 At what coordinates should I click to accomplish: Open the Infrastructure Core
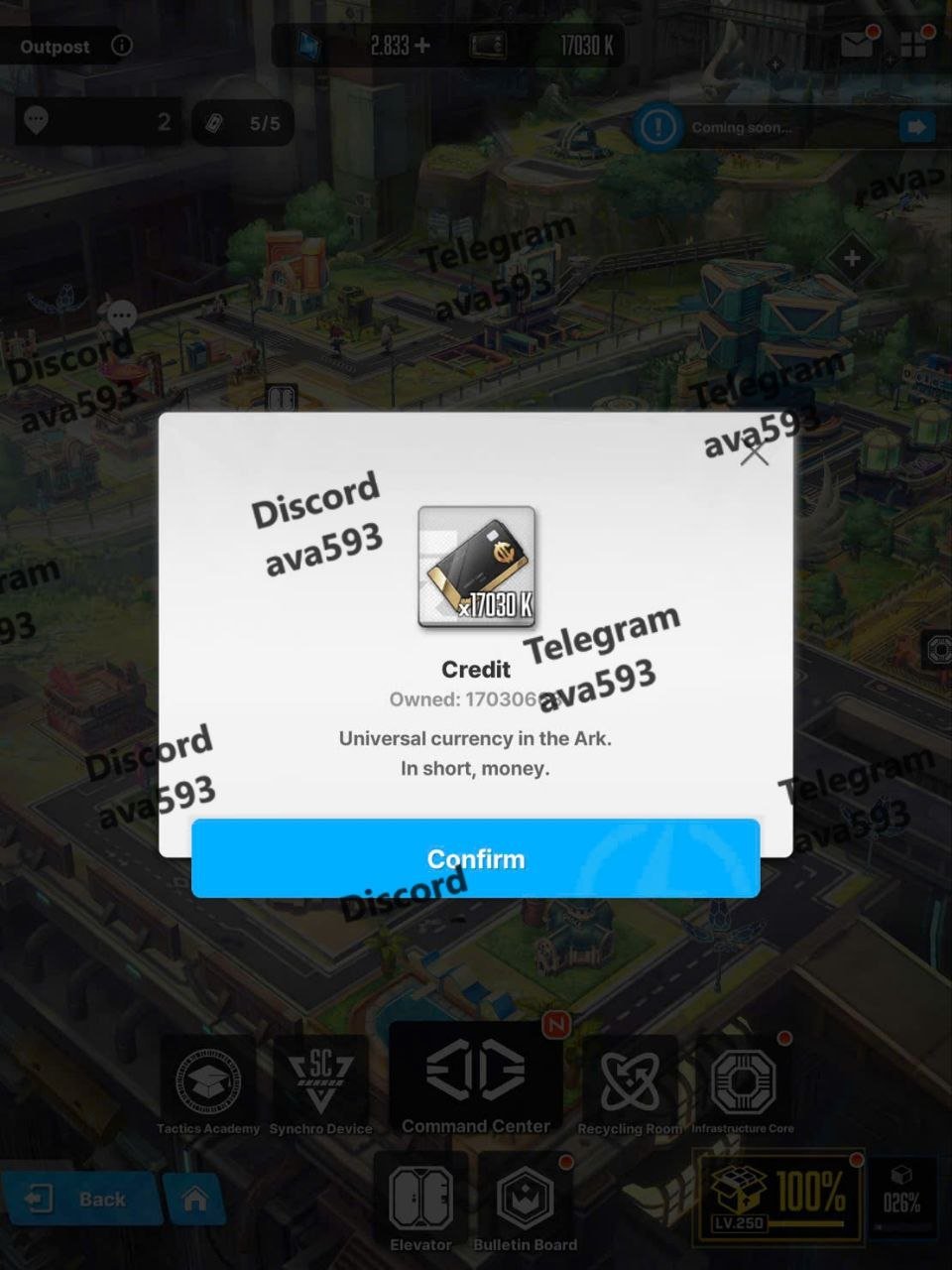point(743,1086)
